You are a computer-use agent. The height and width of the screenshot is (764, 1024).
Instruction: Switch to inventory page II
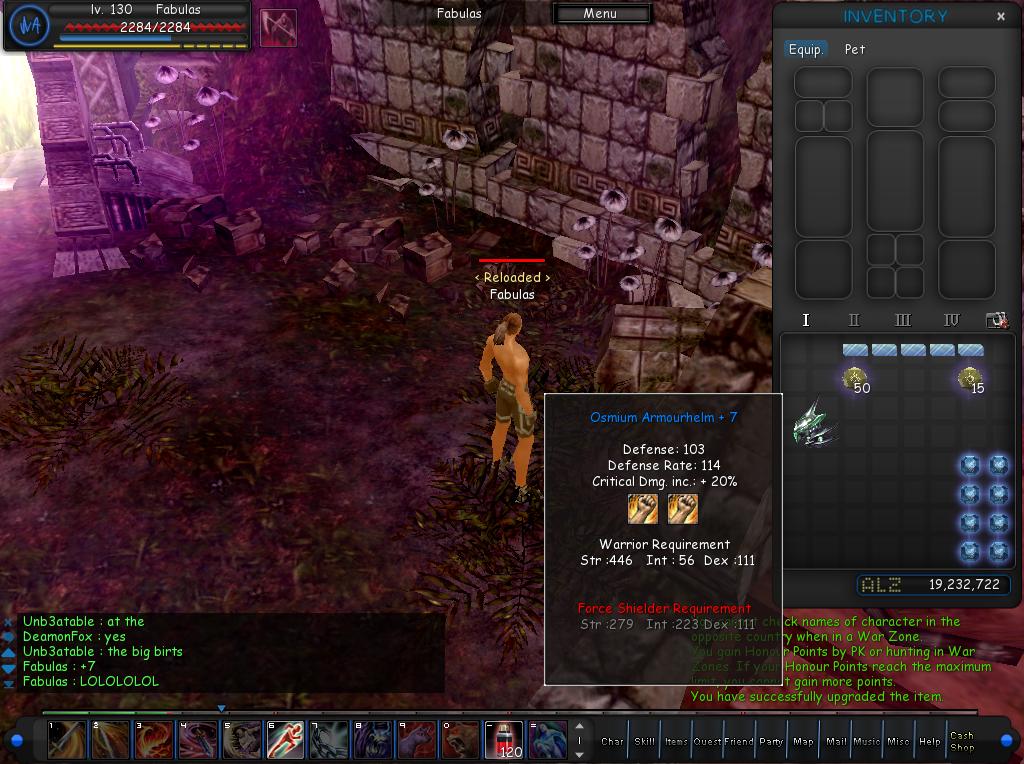click(854, 320)
